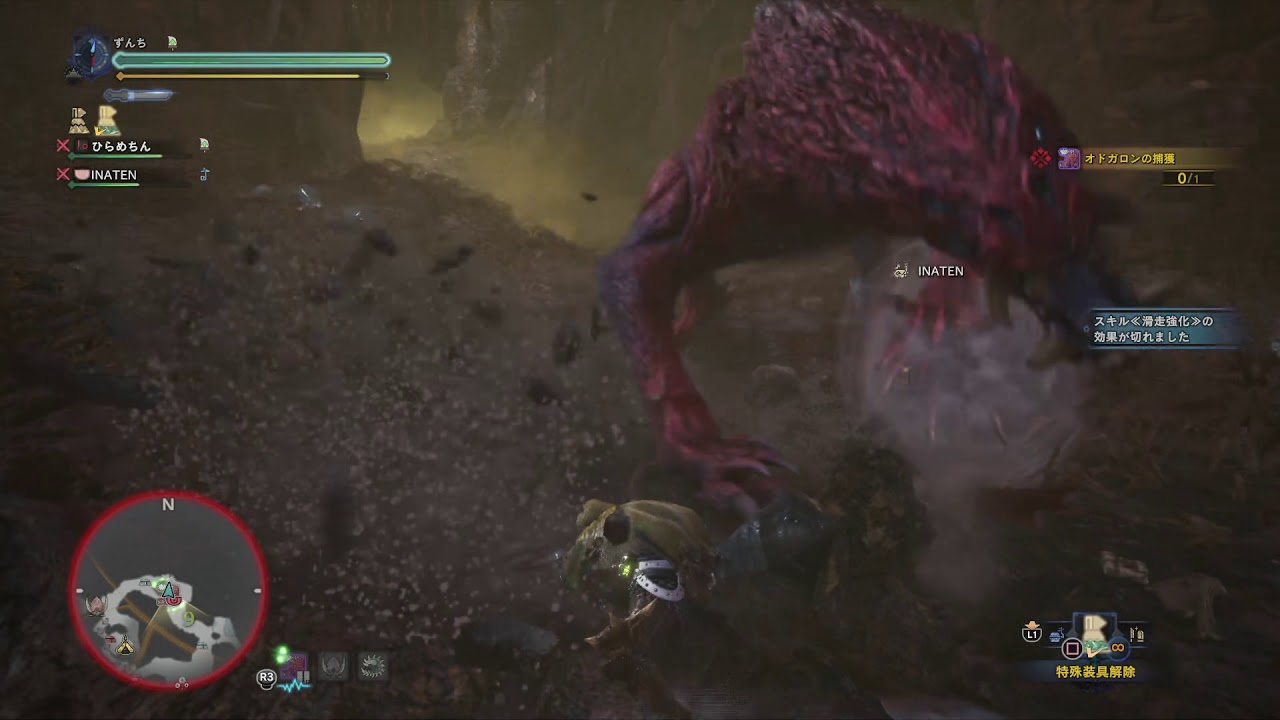Select the オドガロンの捕獲 quest objective tracker
This screenshot has width=1280, height=720.
click(1140, 159)
